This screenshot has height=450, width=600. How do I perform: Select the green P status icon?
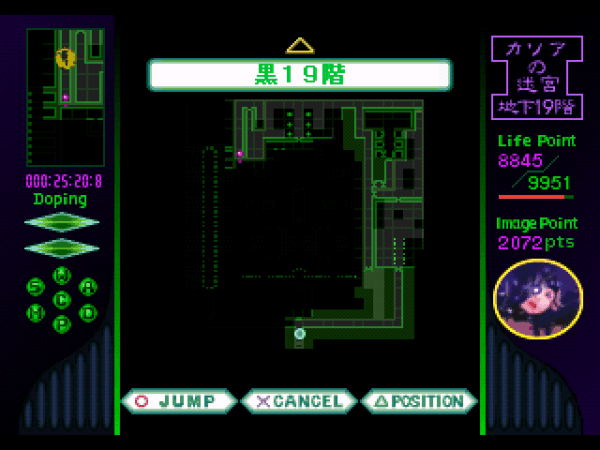(62, 324)
